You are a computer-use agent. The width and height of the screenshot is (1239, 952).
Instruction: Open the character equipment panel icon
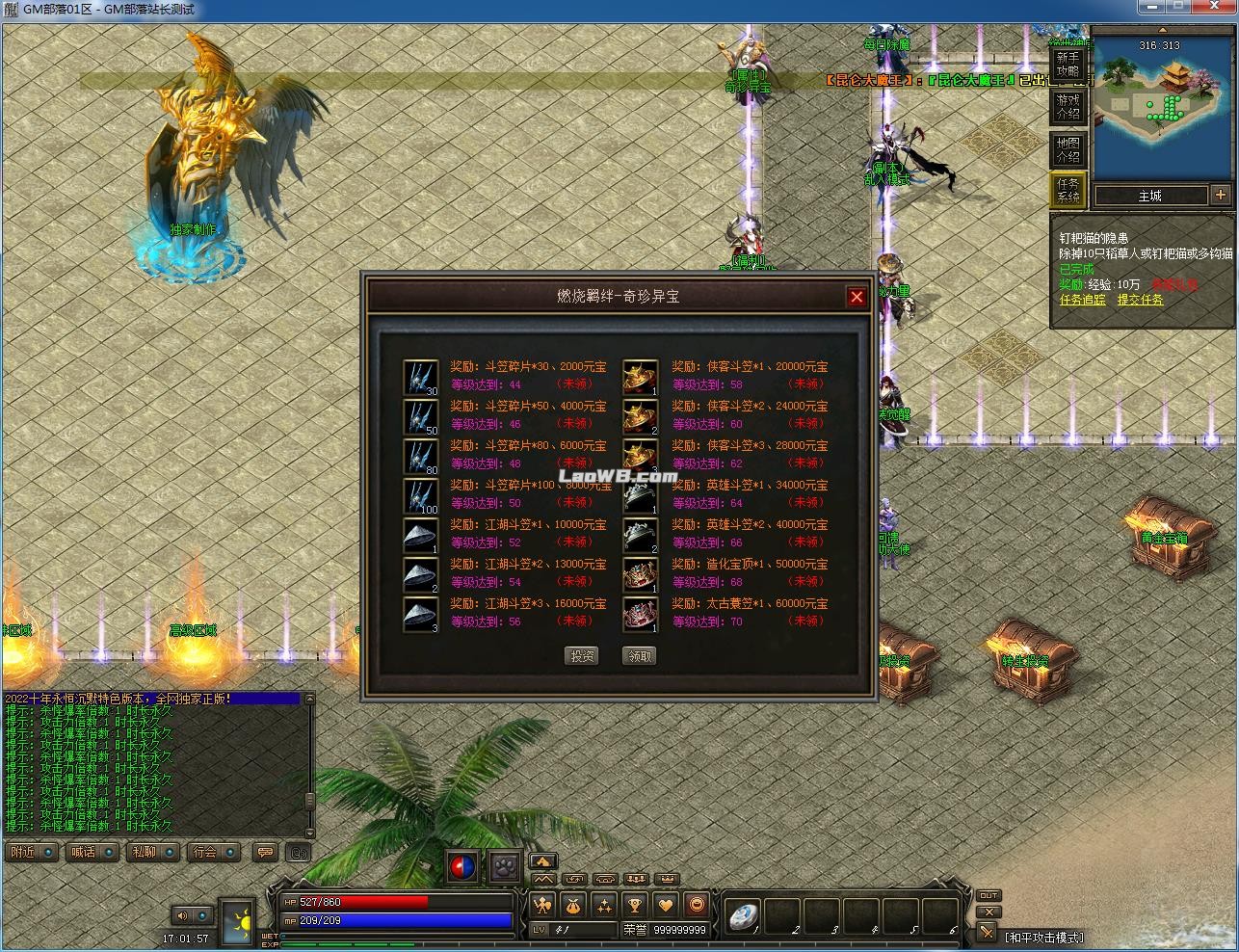click(543, 906)
